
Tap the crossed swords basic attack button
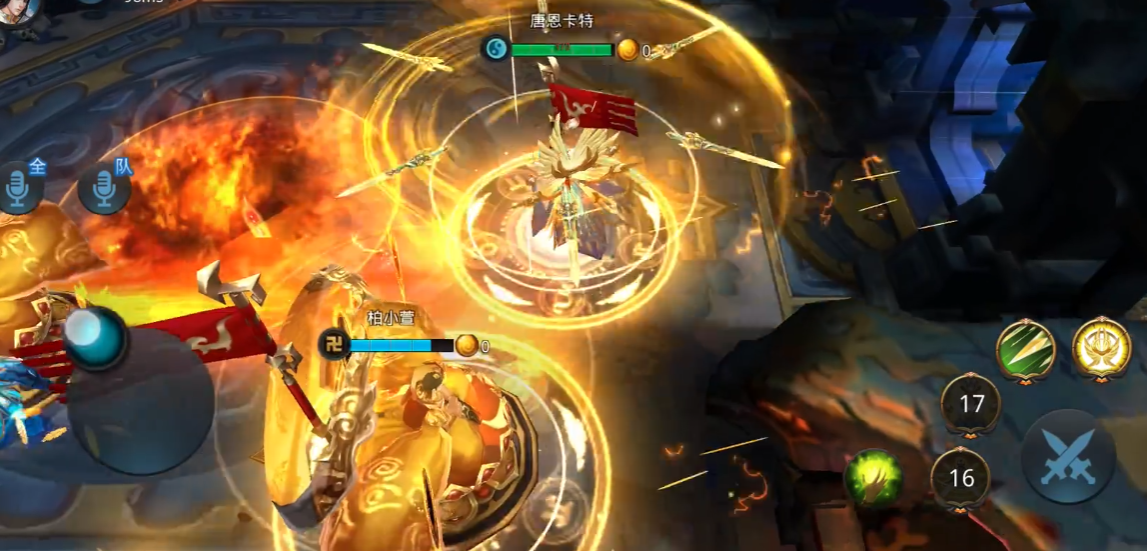pos(1068,456)
